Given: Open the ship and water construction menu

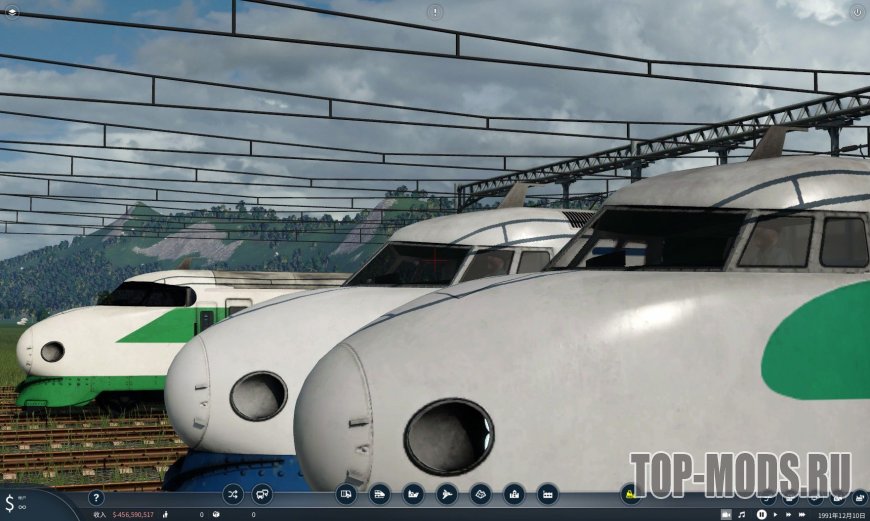Looking at the screenshot, I should [x=413, y=493].
